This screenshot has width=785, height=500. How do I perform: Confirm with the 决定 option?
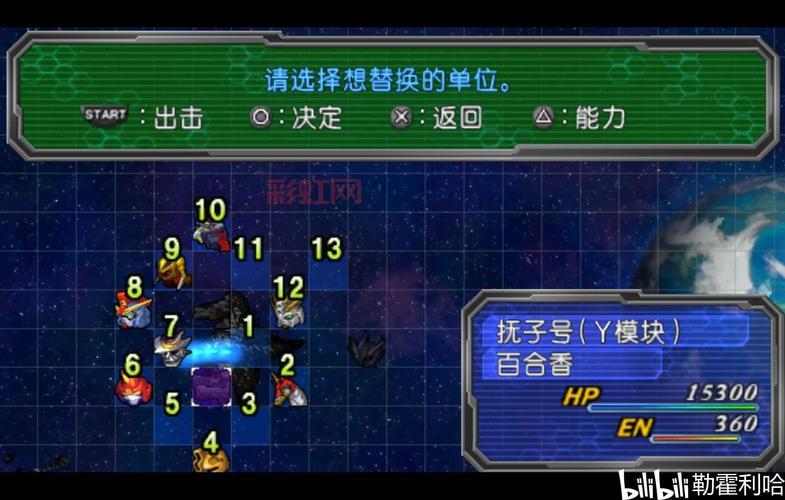(296, 117)
